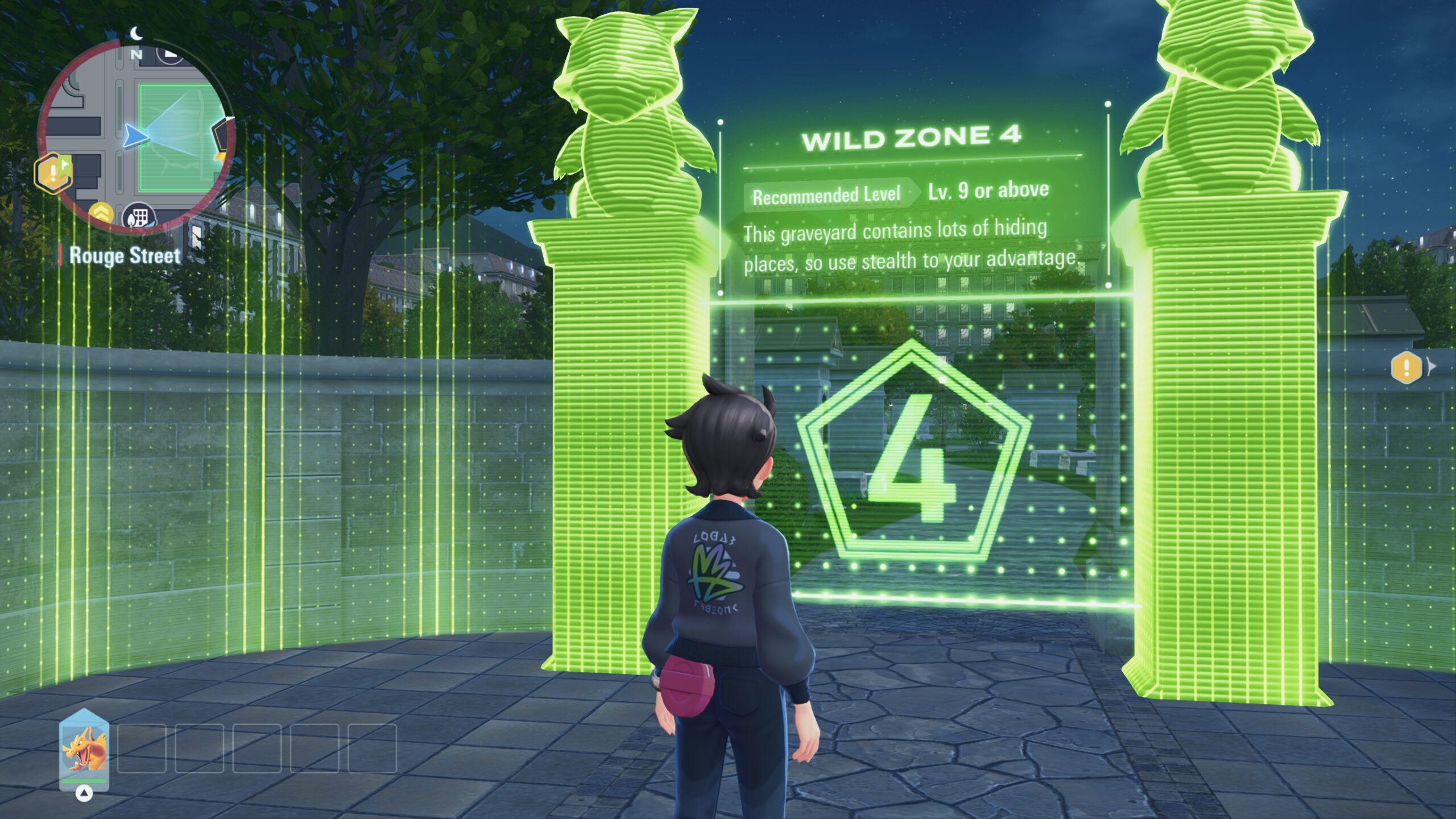Click the blue player position arrow on the minimap
Screen dimensions: 1456x819
point(135,136)
